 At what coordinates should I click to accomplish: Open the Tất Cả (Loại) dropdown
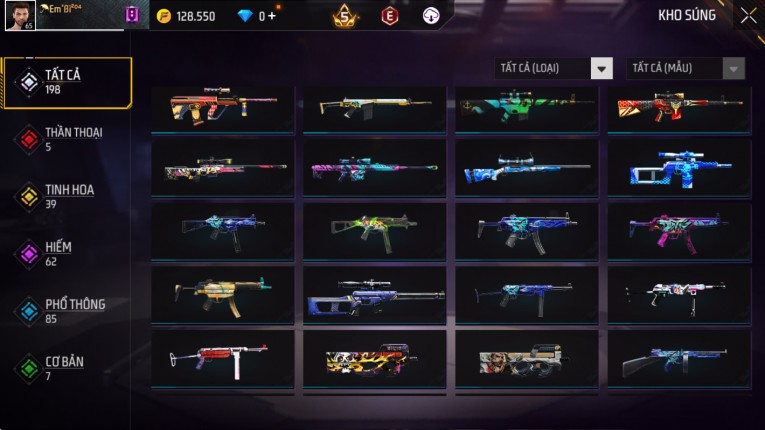coord(554,68)
